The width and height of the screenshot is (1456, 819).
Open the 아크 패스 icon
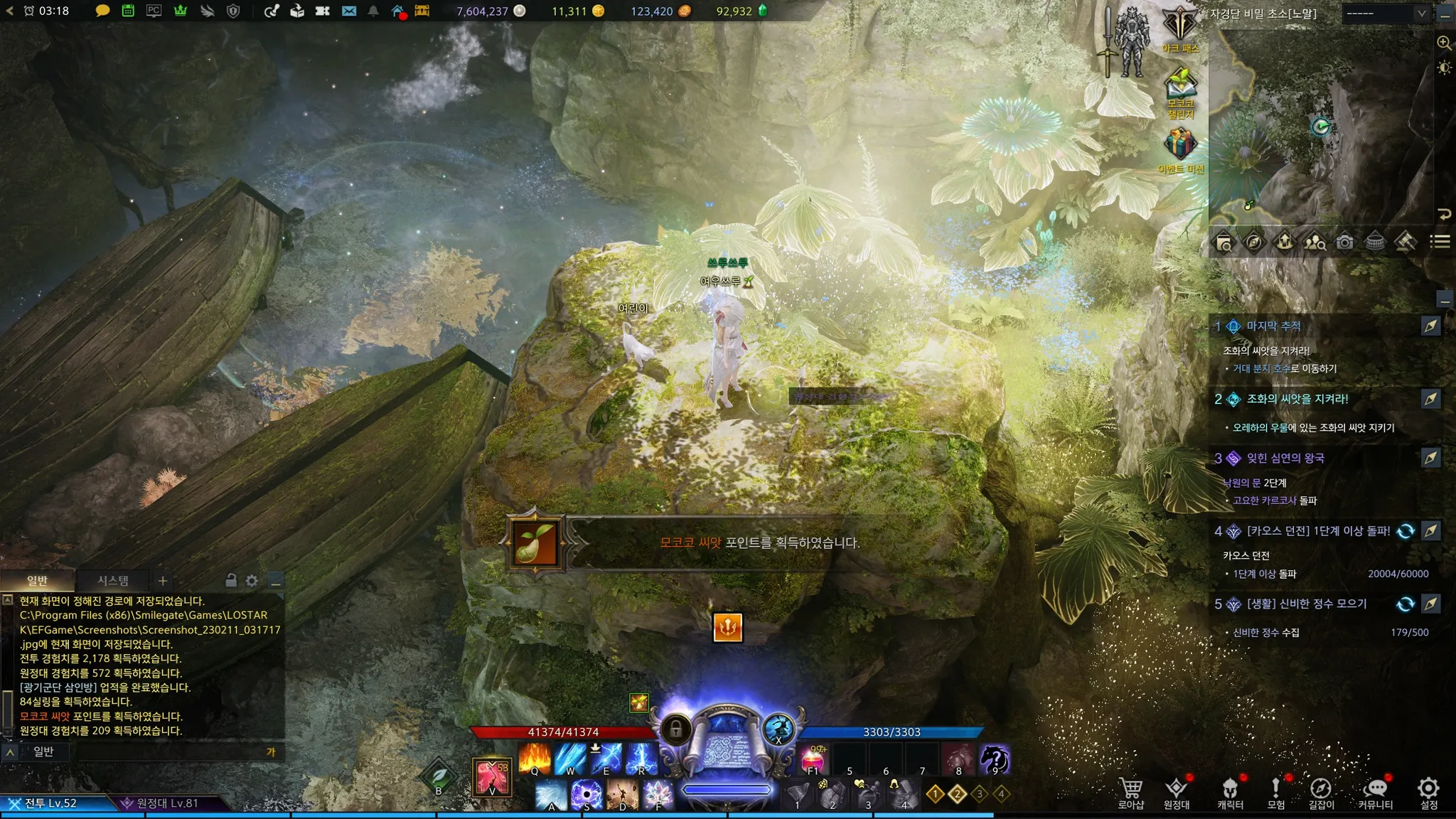click(x=1180, y=27)
